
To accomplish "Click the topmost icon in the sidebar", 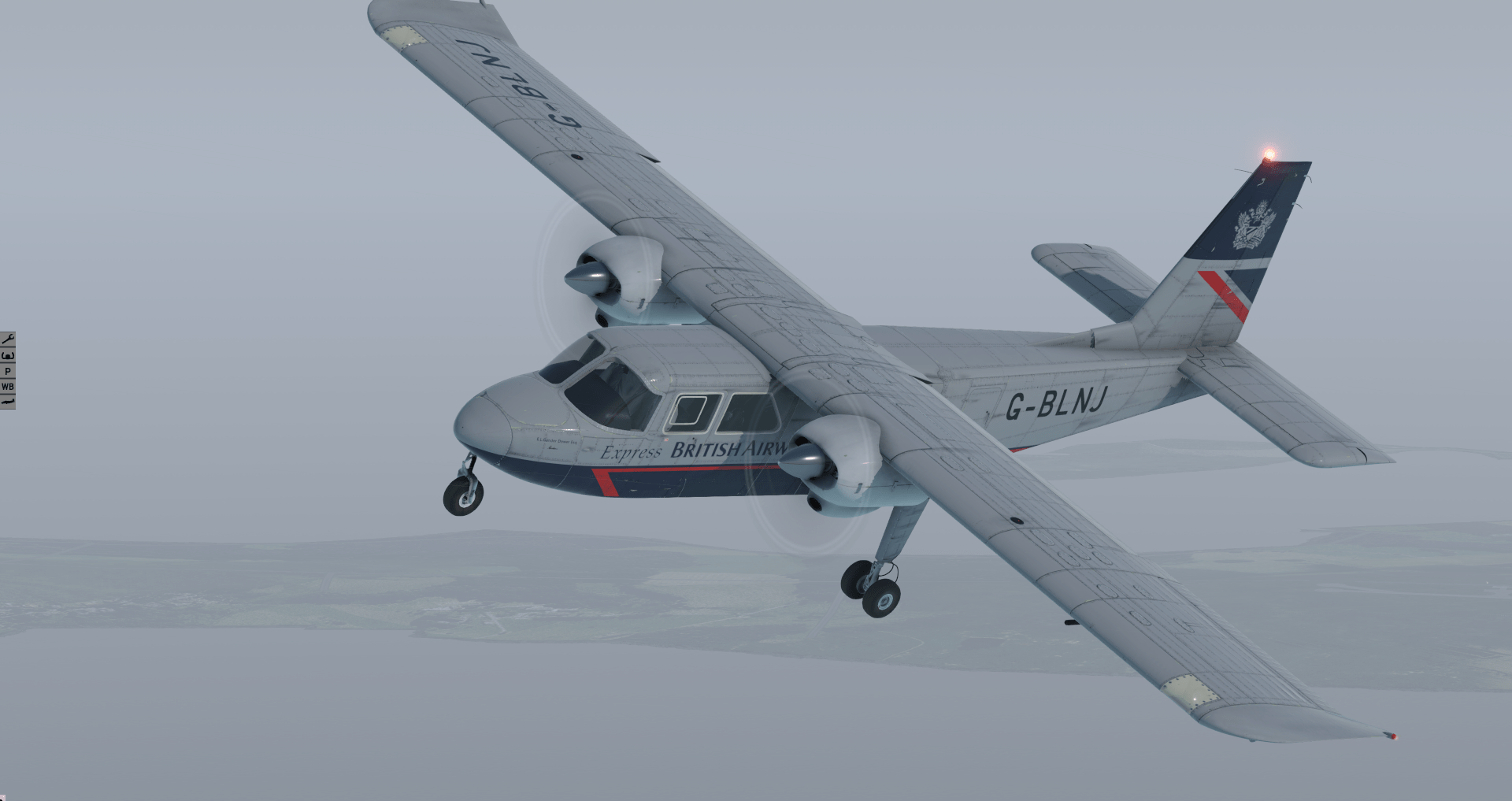I will [7, 339].
